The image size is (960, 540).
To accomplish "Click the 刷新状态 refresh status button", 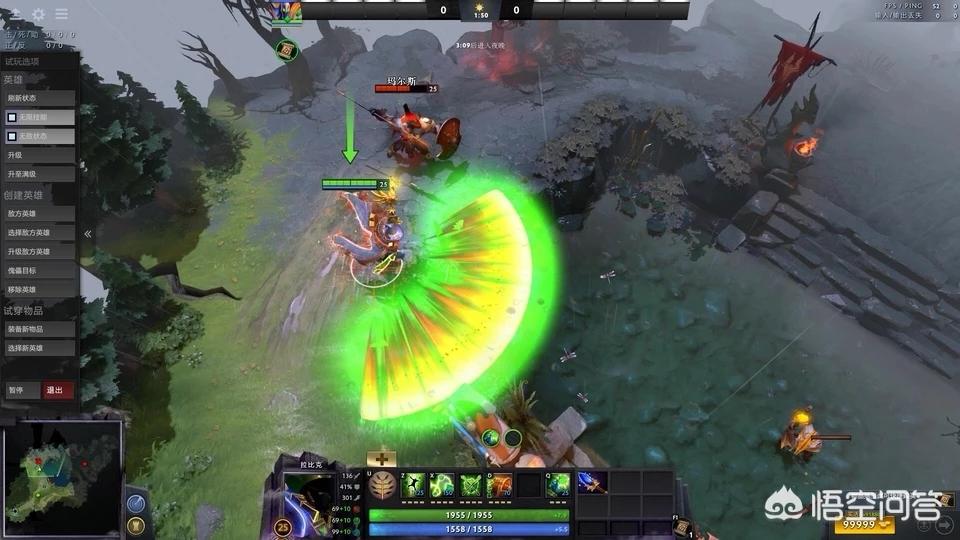I will point(40,98).
